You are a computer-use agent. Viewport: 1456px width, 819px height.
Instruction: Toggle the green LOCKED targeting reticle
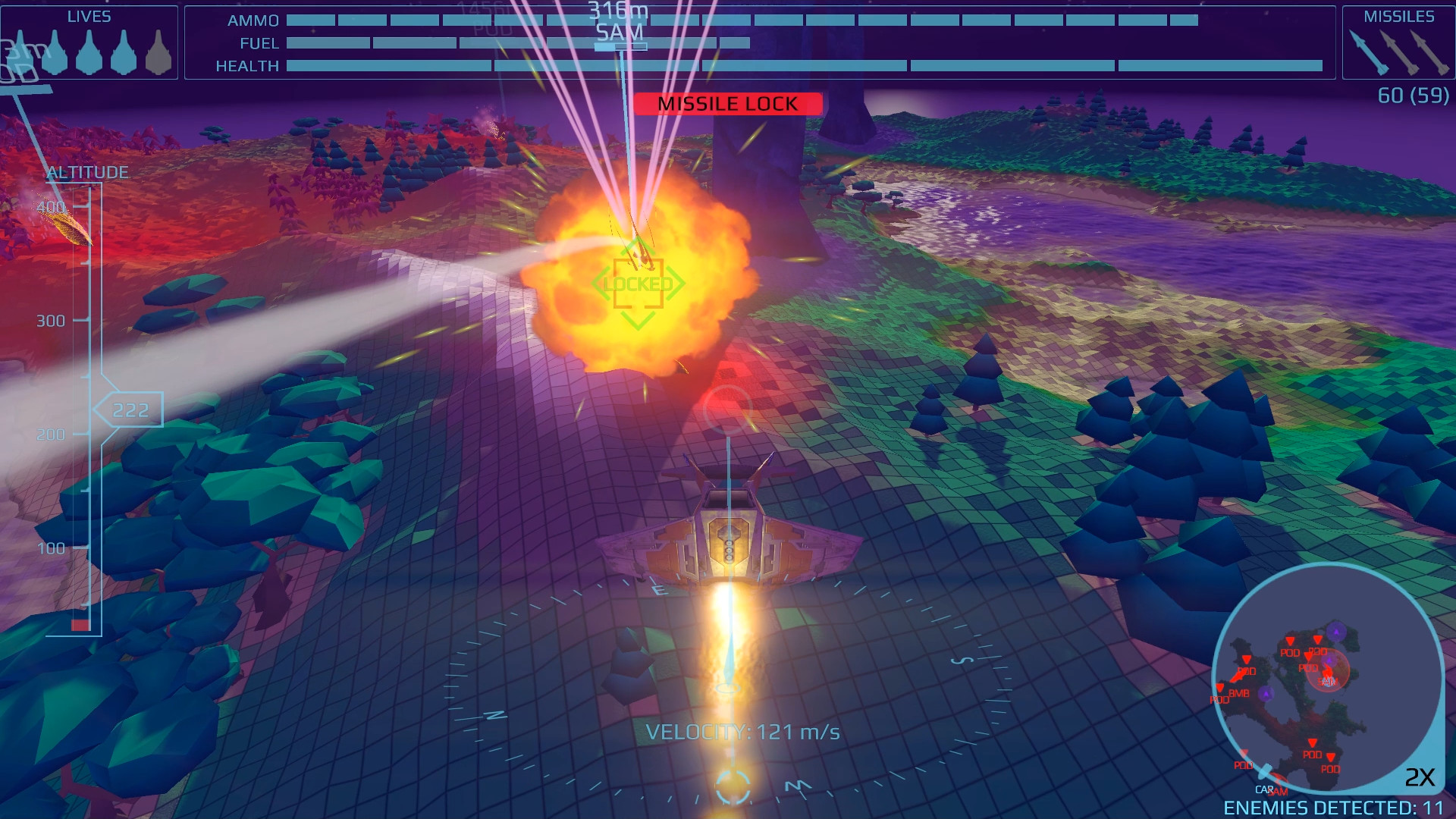pos(639,284)
